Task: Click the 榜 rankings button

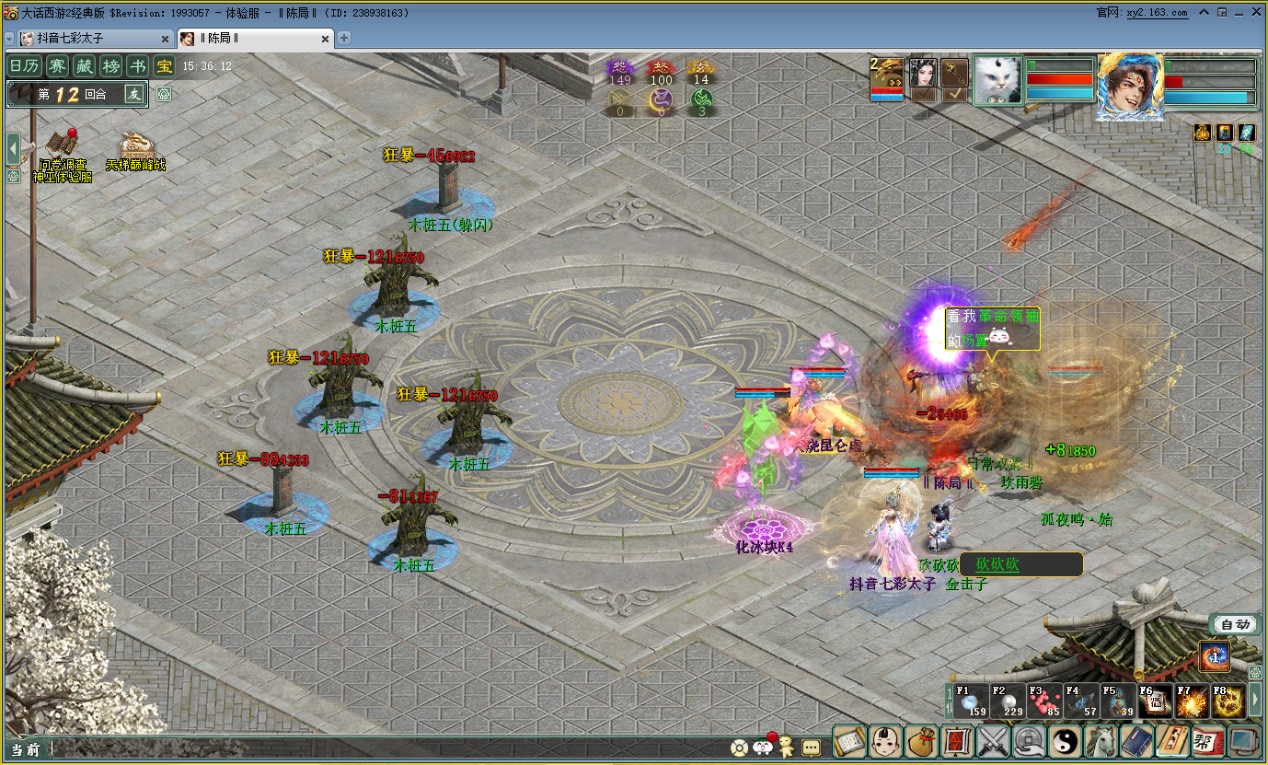Action: pyautogui.click(x=112, y=66)
